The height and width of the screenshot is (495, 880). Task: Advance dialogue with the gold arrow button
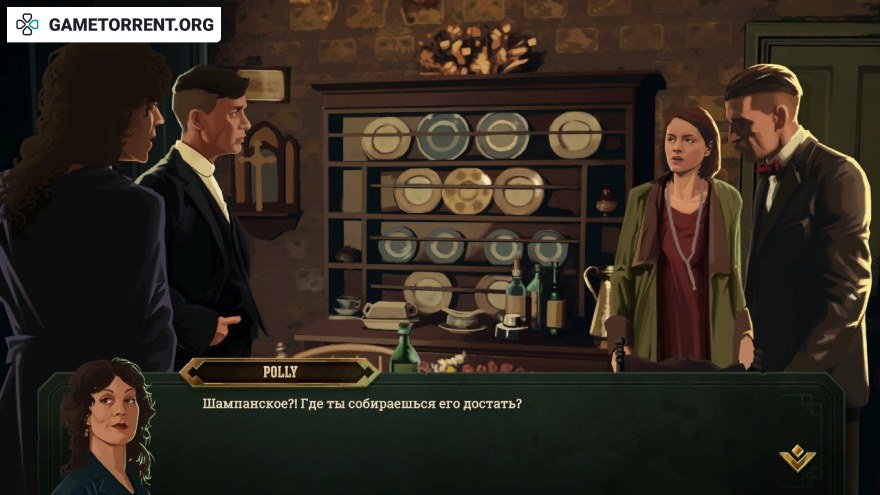tap(797, 458)
